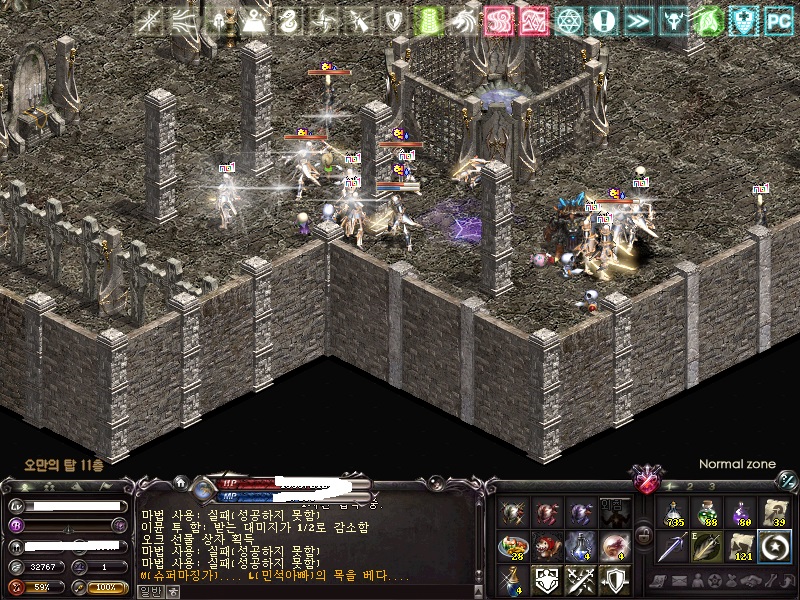The width and height of the screenshot is (800, 600).
Task: Switch to quick slot page 3
Action: (711, 486)
